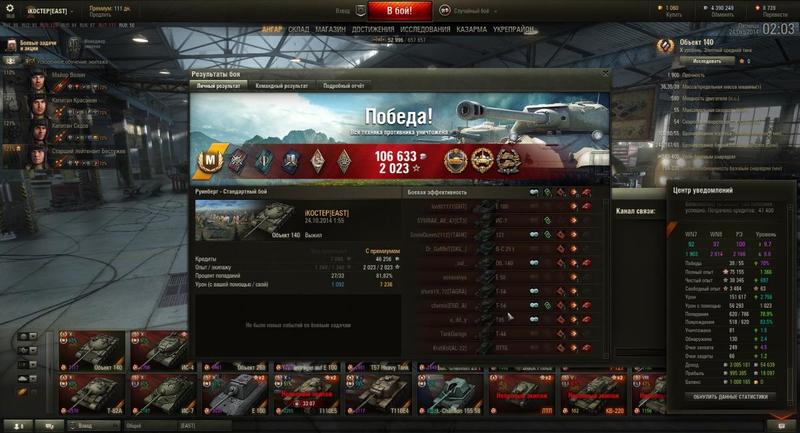Click the Mastery badge M medal icon
The height and width of the screenshot is (433, 800).
pos(210,158)
